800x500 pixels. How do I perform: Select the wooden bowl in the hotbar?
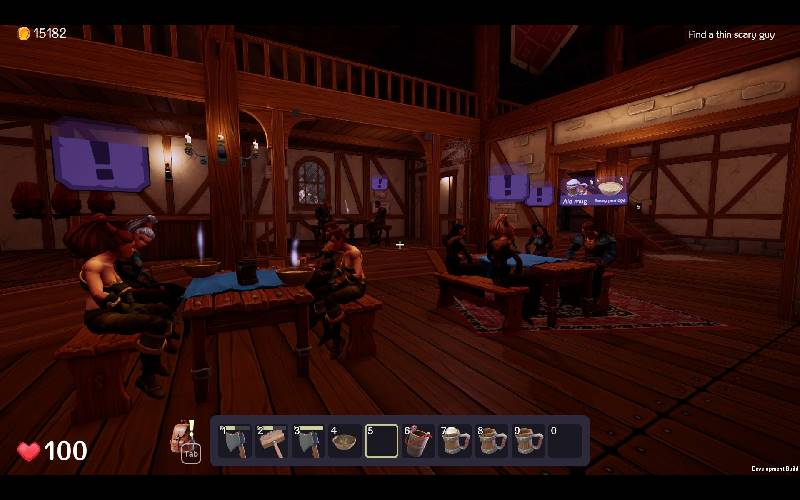(345, 441)
